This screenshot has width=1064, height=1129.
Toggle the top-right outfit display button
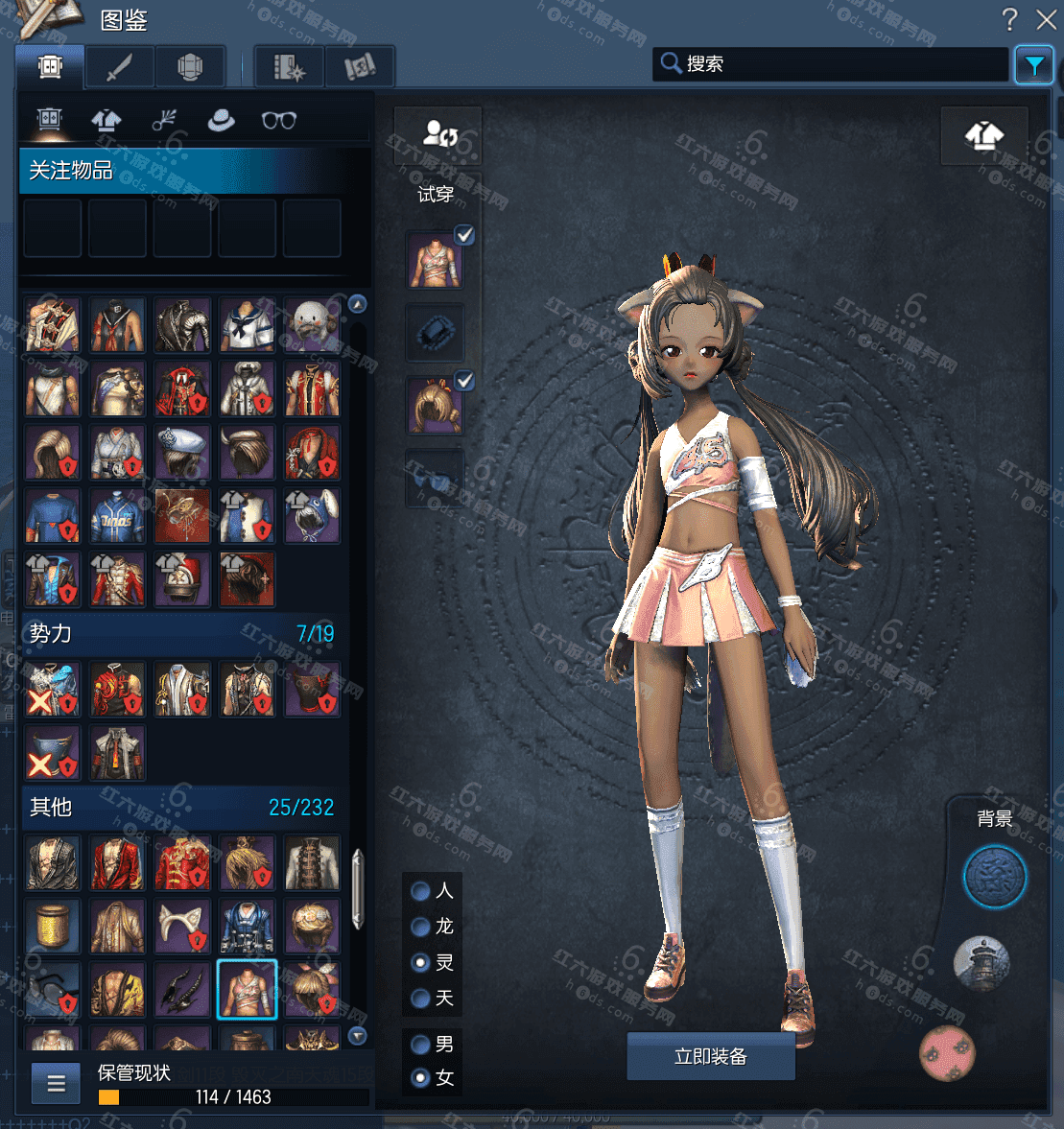tap(983, 136)
